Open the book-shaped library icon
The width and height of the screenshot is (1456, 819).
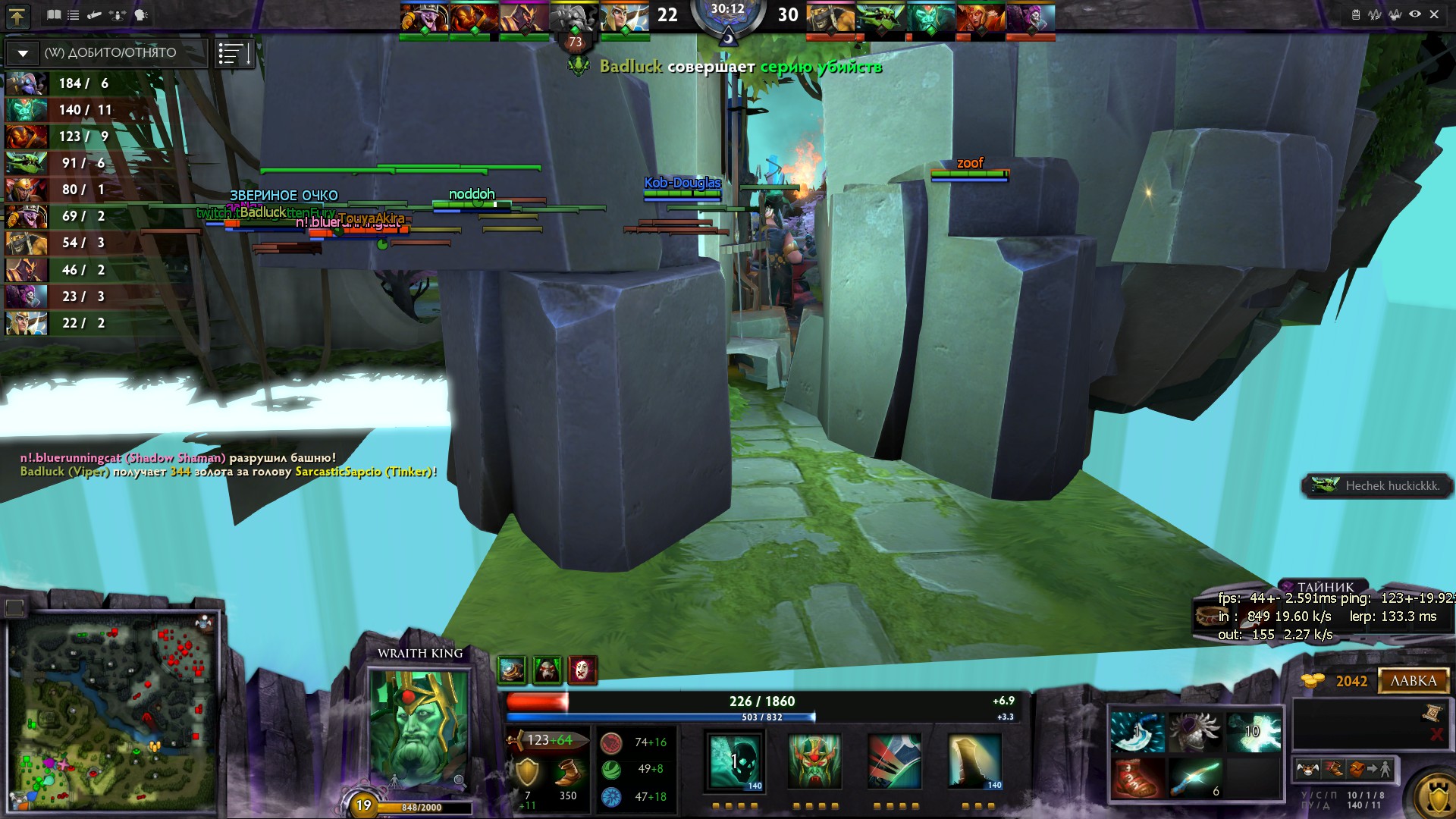pyautogui.click(x=54, y=14)
